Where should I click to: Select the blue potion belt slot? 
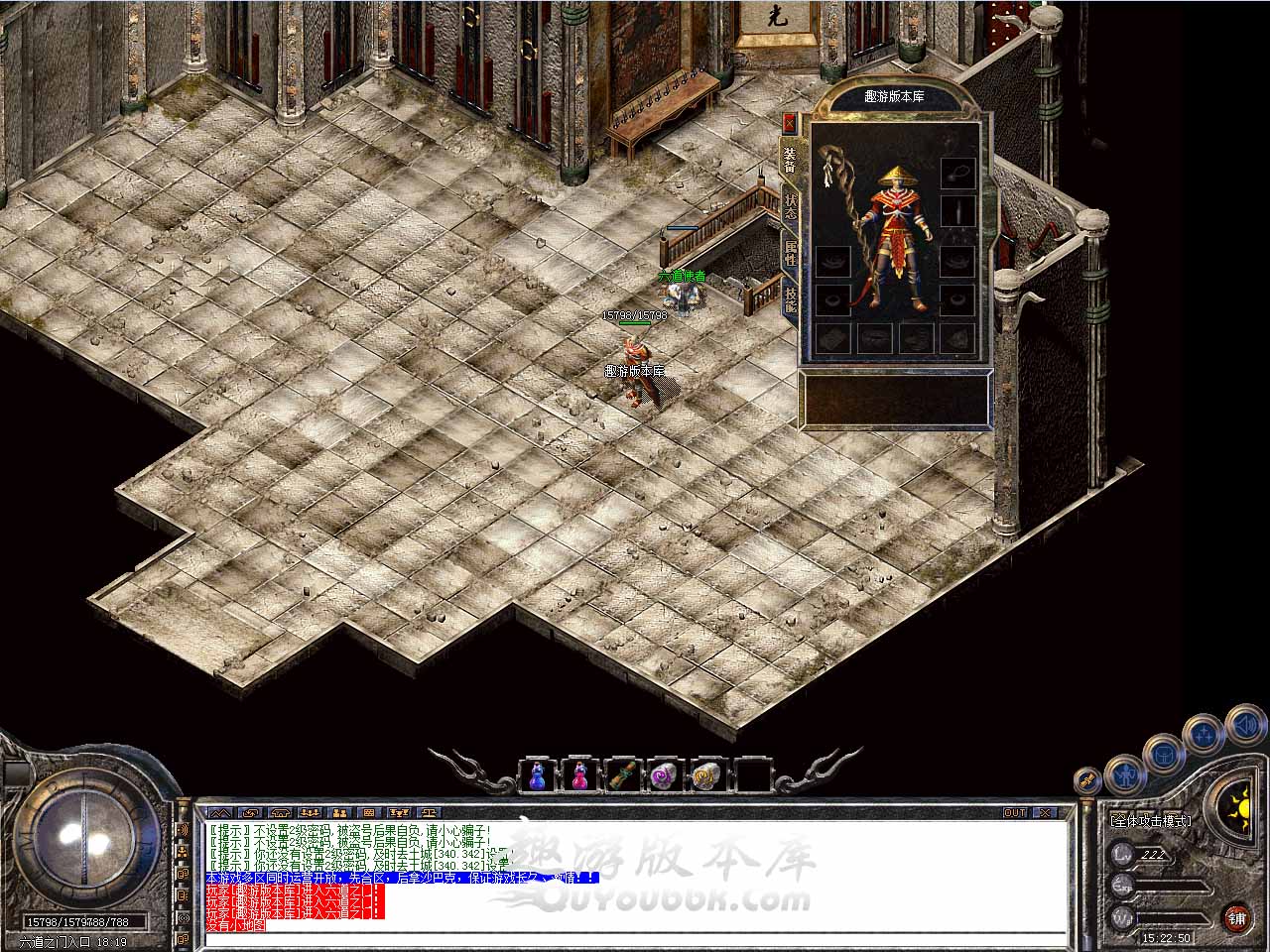(537, 774)
